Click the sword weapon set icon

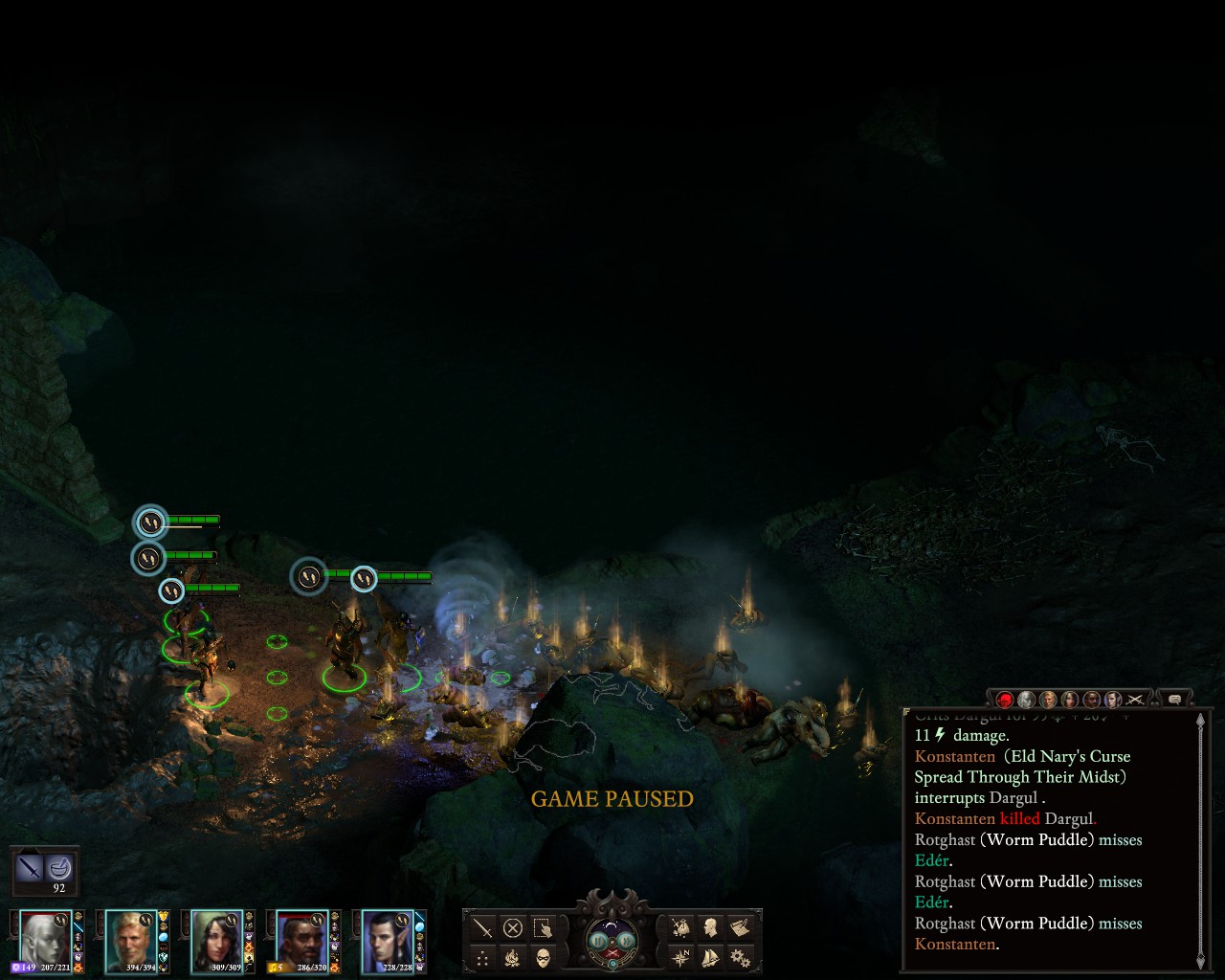31,869
